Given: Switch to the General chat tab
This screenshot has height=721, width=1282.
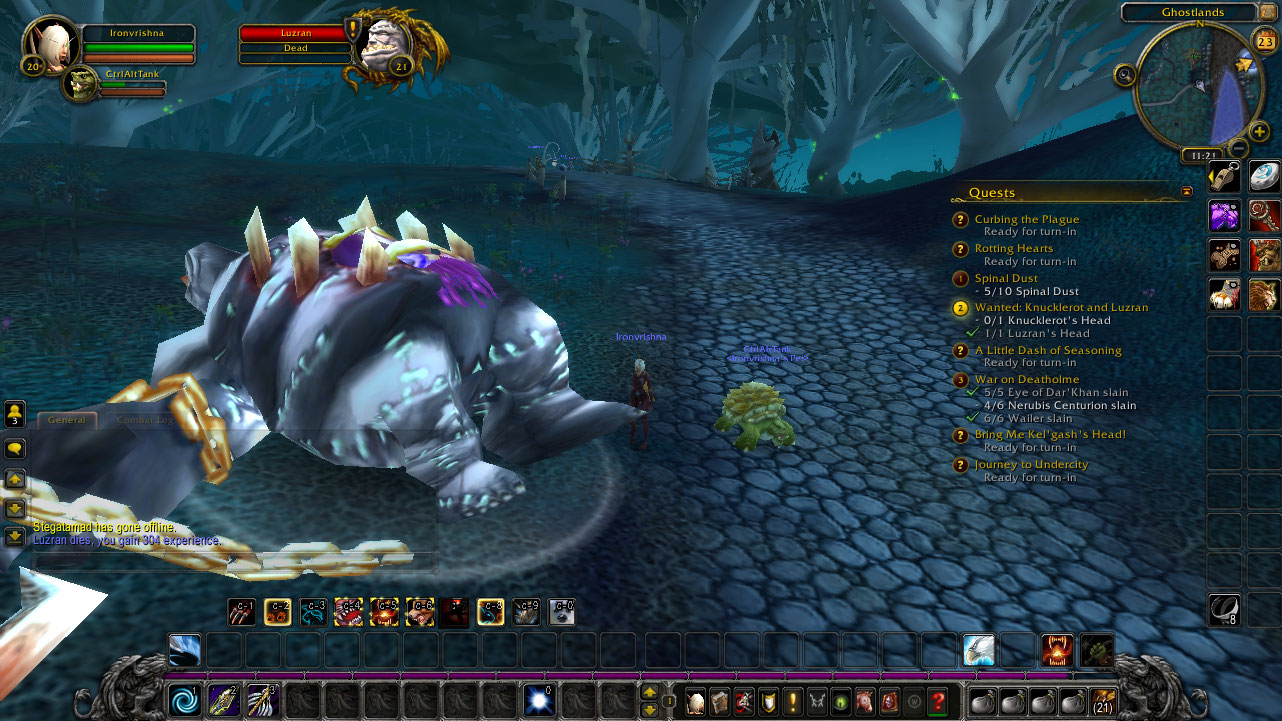Looking at the screenshot, I should coord(67,420).
